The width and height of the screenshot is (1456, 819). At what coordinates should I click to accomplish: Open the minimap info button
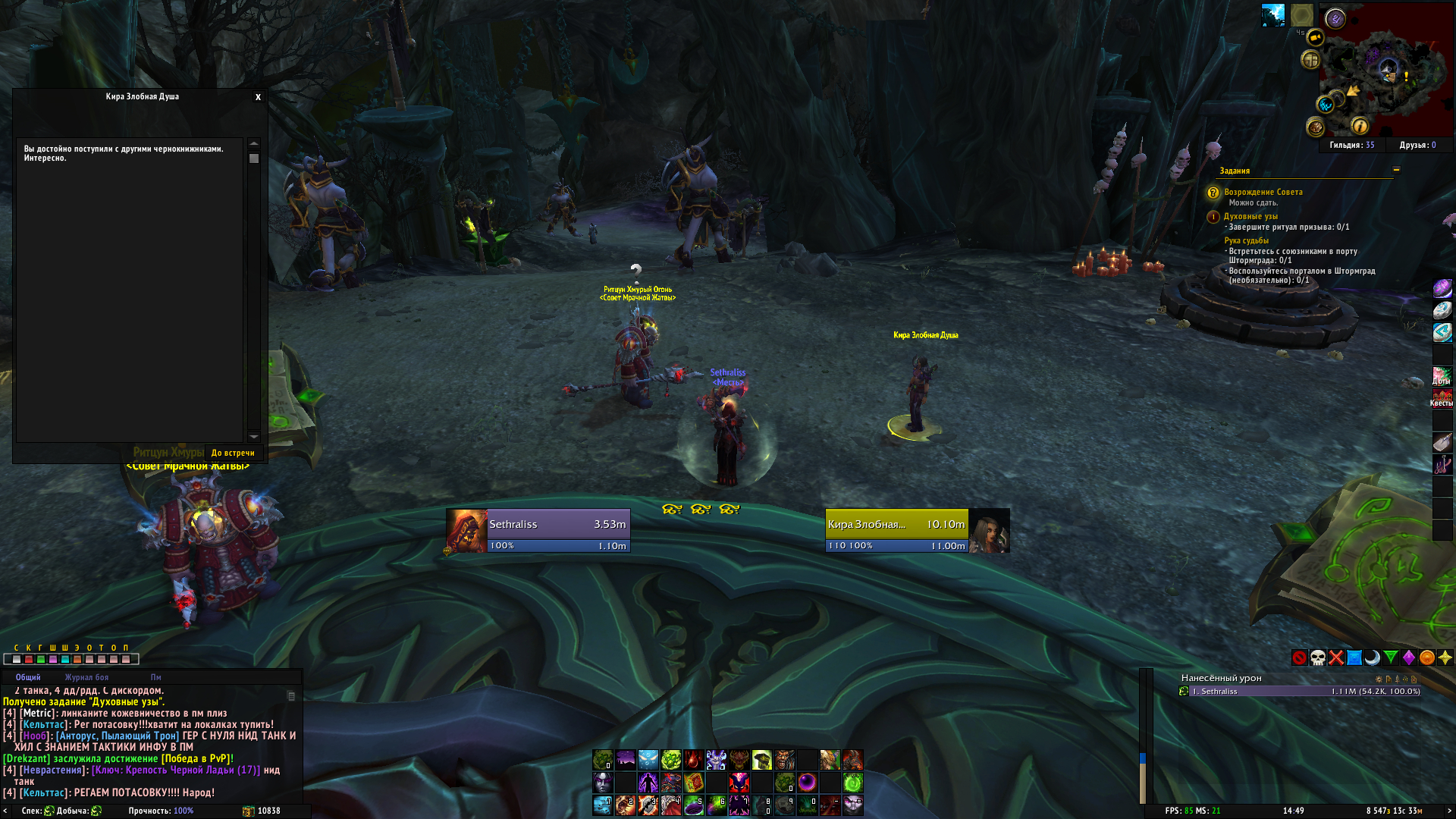pos(1360,126)
